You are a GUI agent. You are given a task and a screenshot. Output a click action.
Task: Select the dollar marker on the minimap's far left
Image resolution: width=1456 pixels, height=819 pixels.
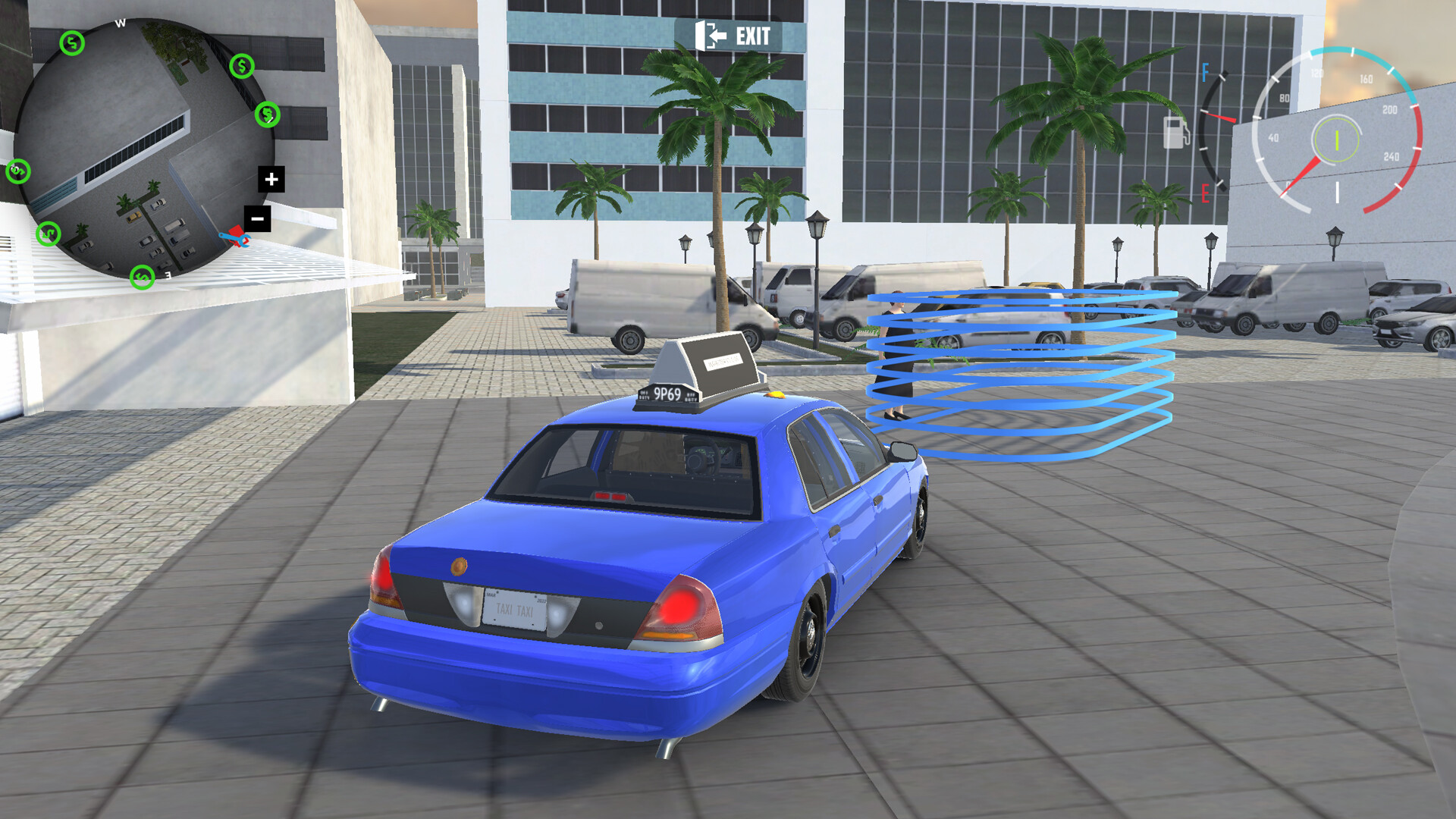click(x=17, y=171)
